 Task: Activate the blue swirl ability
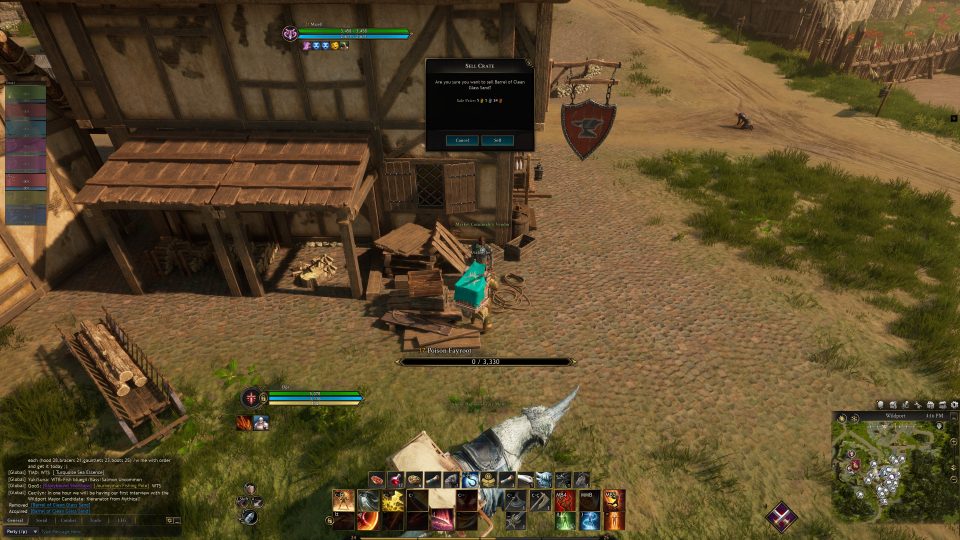click(590, 520)
